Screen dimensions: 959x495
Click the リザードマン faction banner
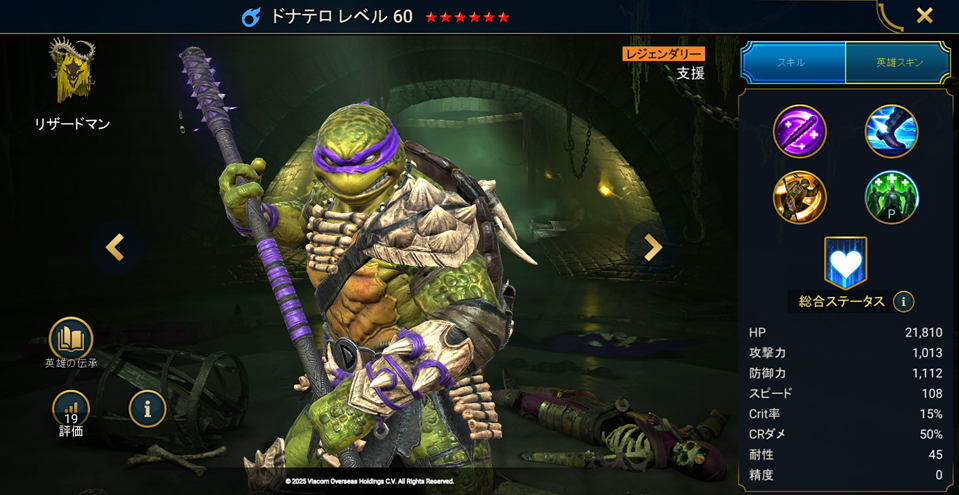71,76
